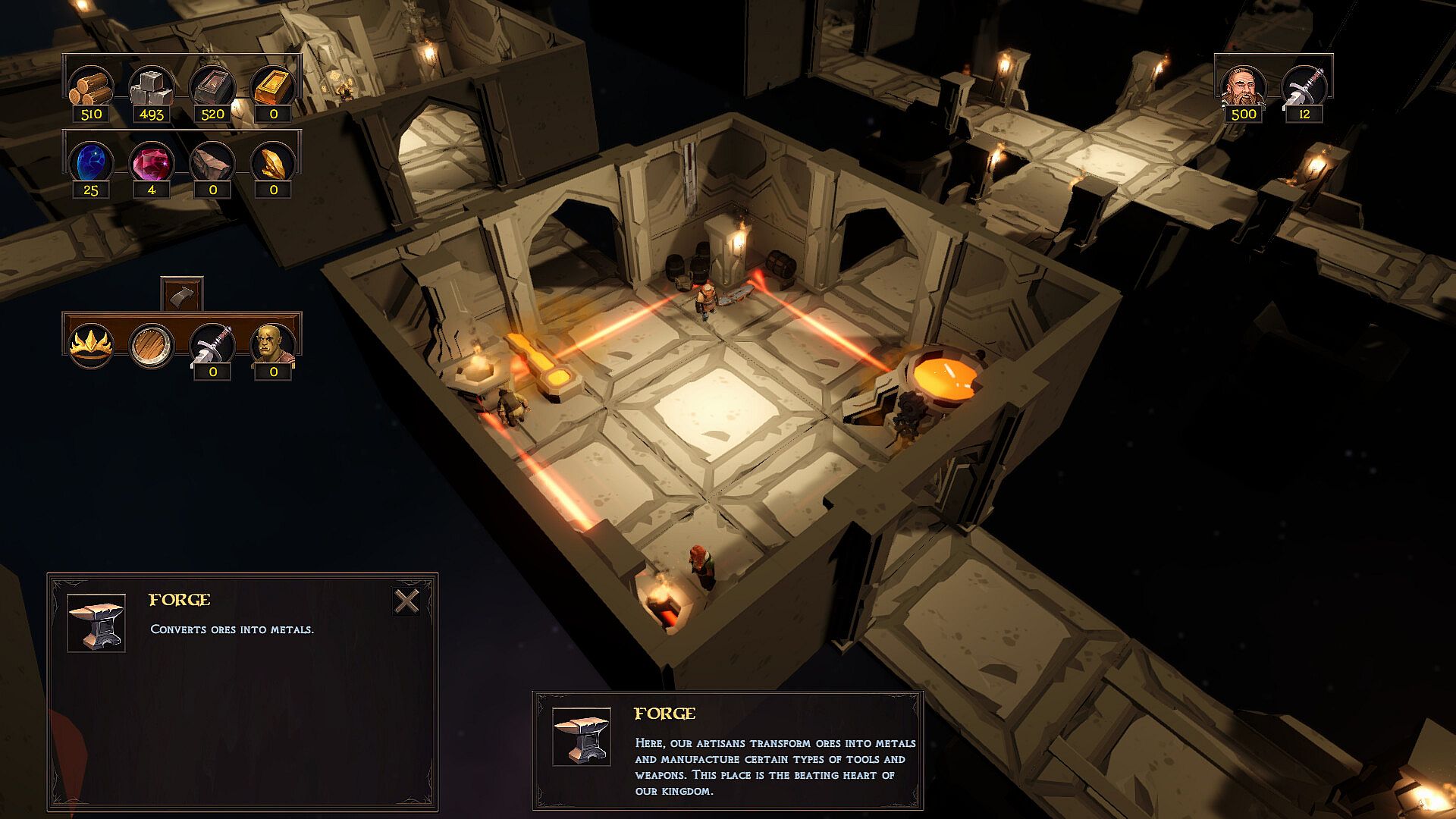The width and height of the screenshot is (1456, 819).
Task: Click the stone blocks resource icon
Action: [152, 86]
